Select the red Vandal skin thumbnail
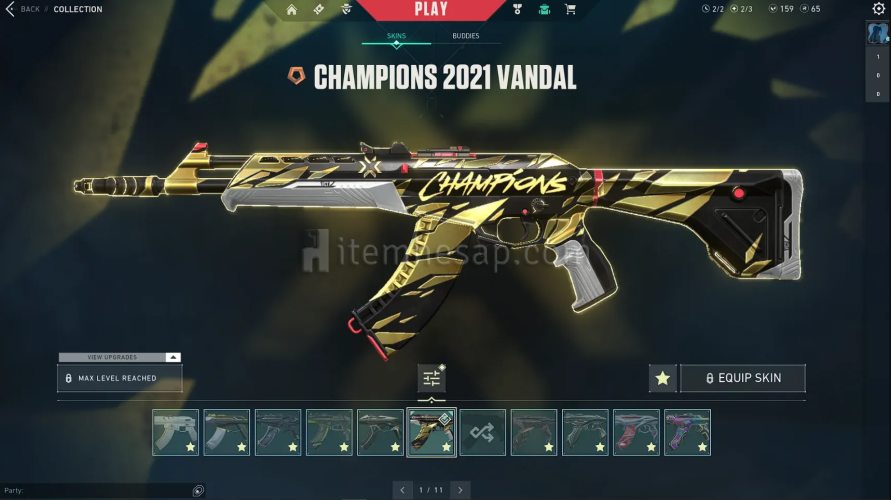Viewport: 891px width, 500px height. click(636, 432)
